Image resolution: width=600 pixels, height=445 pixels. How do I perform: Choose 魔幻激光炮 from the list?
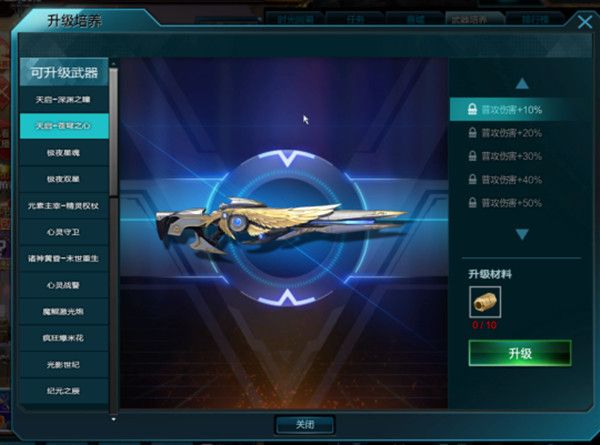(64, 311)
